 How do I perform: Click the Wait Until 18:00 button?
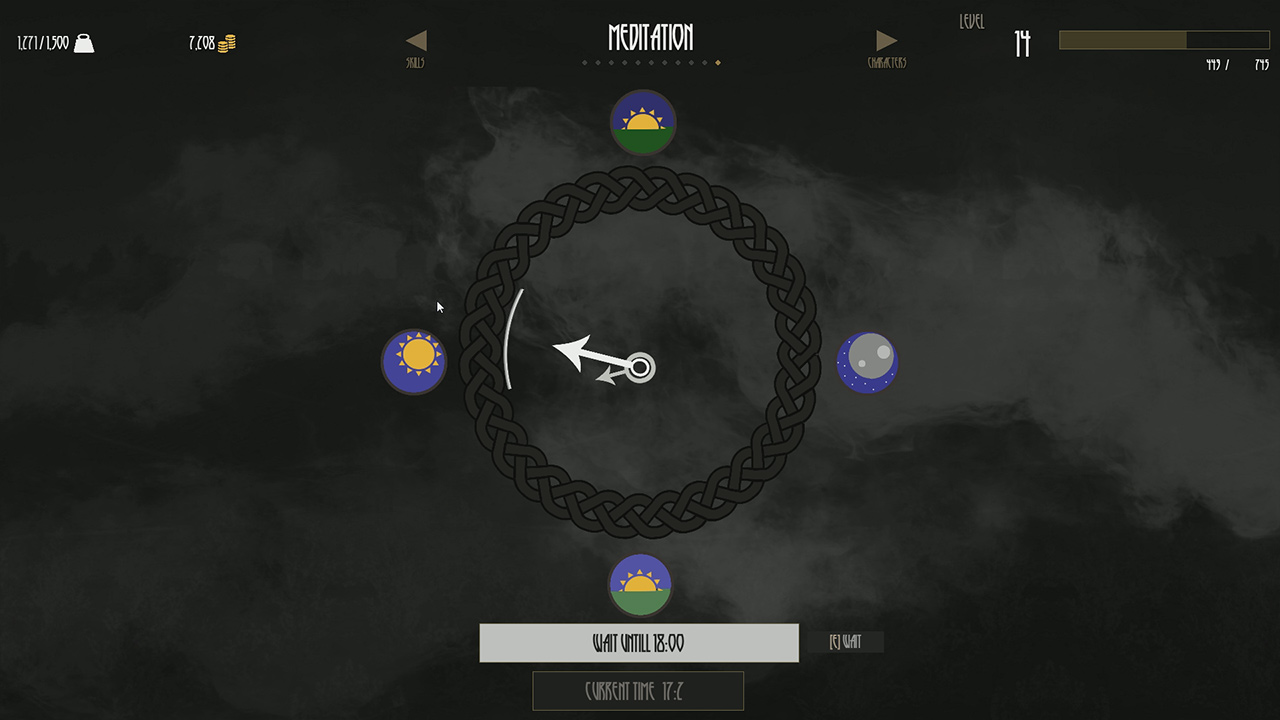pyautogui.click(x=639, y=643)
